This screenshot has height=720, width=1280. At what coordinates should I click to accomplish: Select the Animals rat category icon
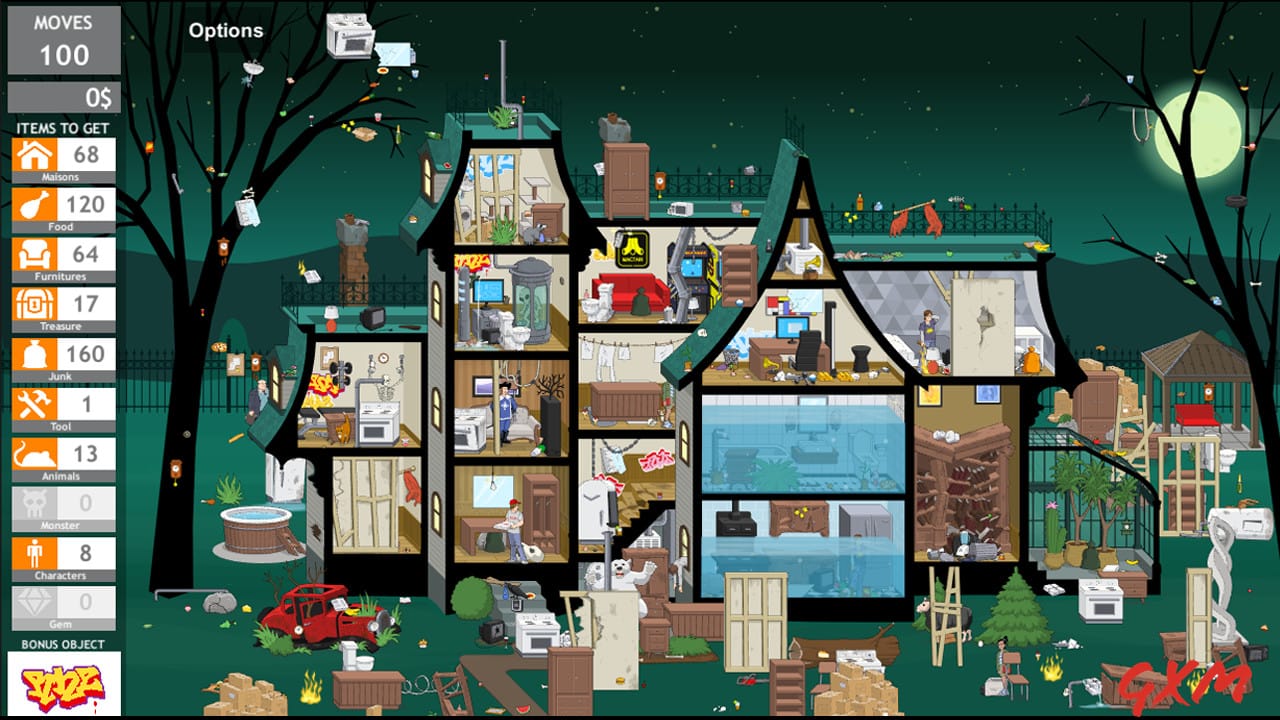(34, 452)
